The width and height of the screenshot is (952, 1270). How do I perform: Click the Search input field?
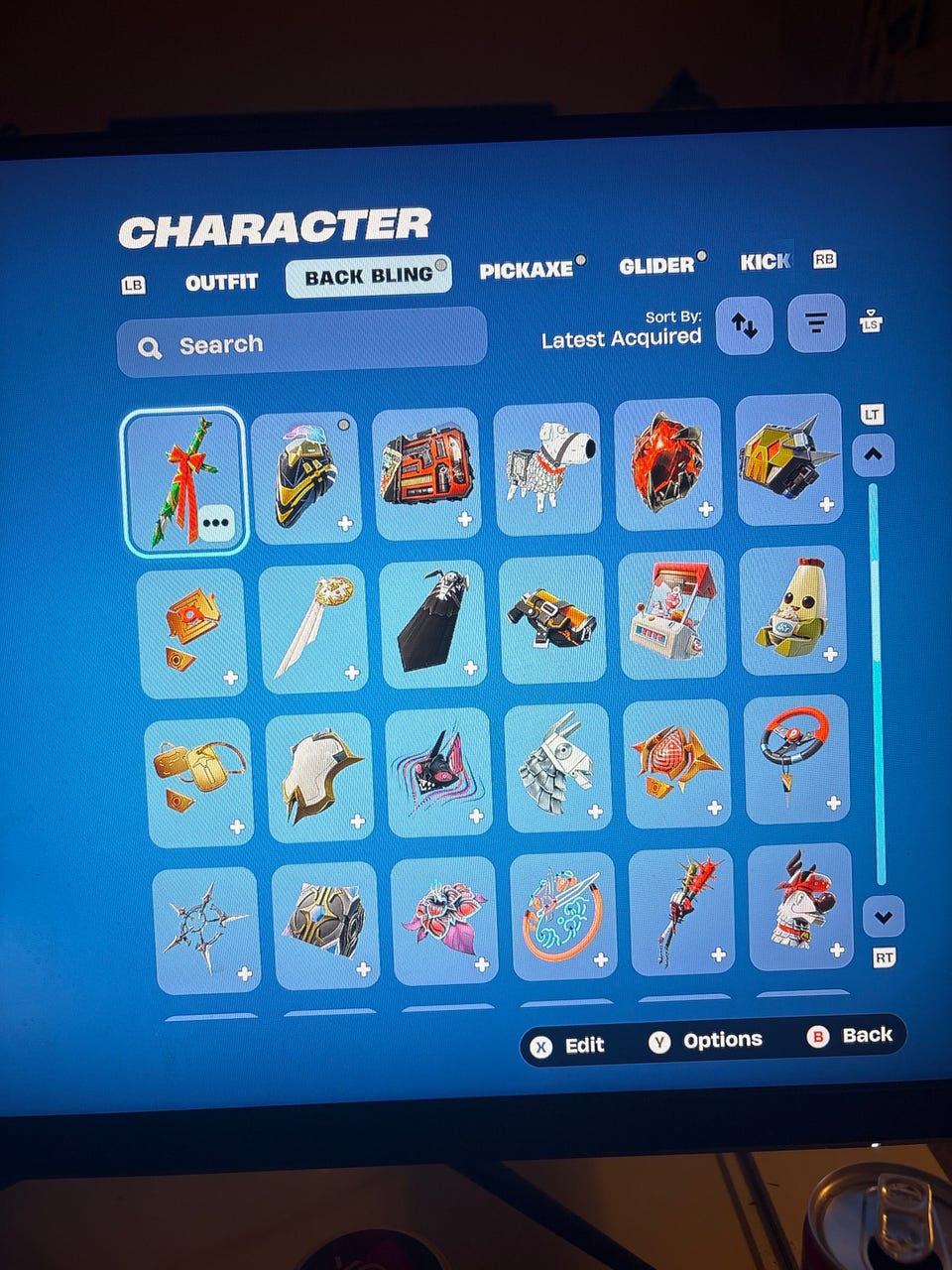point(301,344)
